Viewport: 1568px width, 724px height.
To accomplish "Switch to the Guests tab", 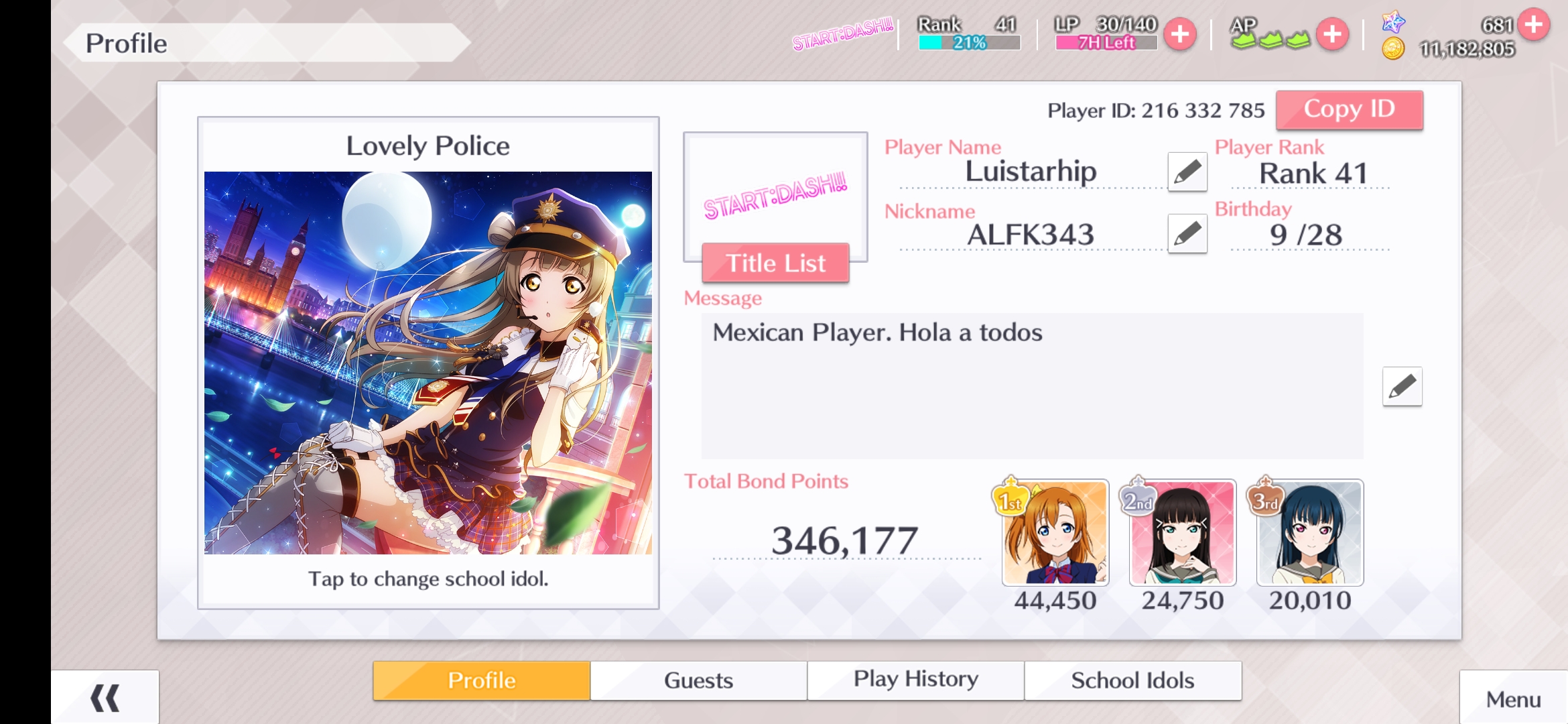I will click(698, 680).
